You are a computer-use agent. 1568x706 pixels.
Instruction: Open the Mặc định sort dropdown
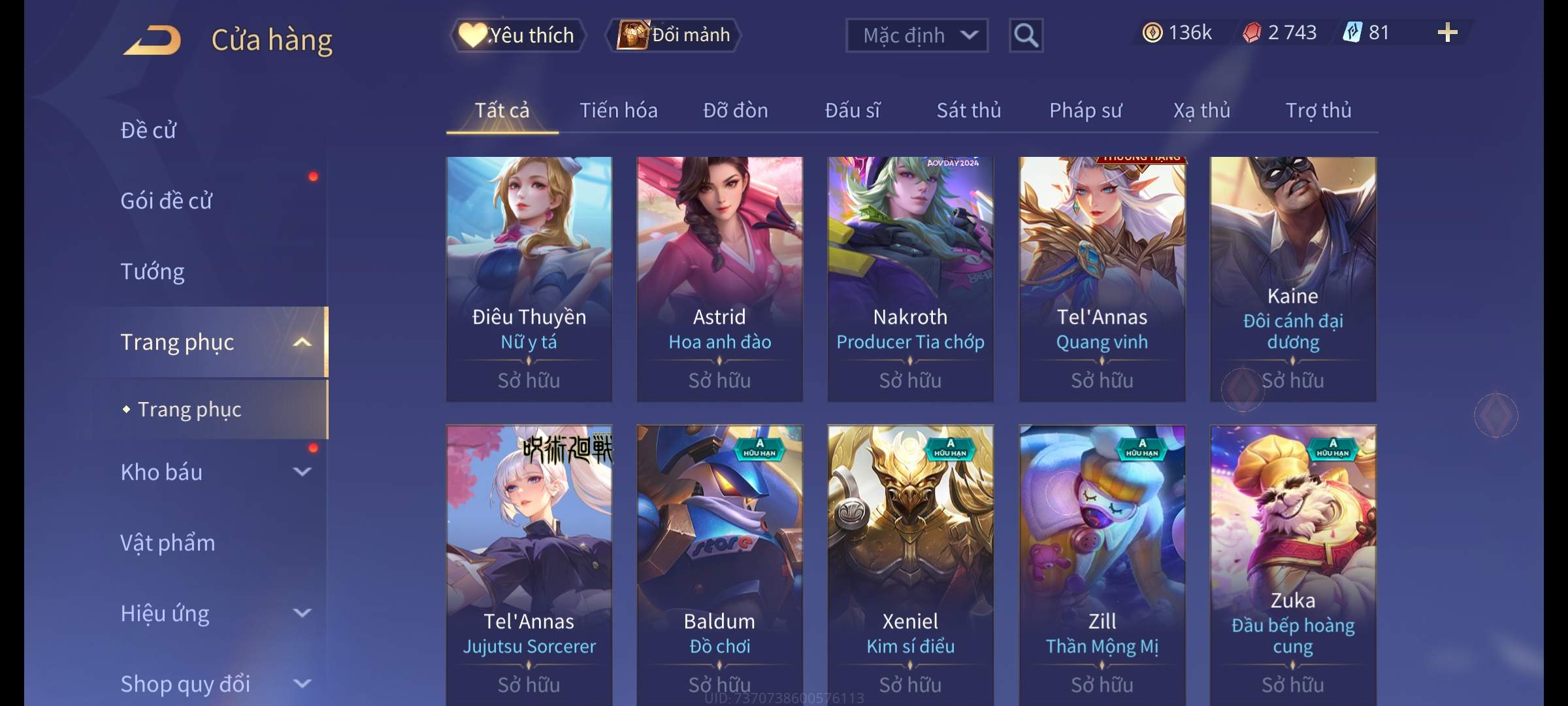click(x=917, y=35)
